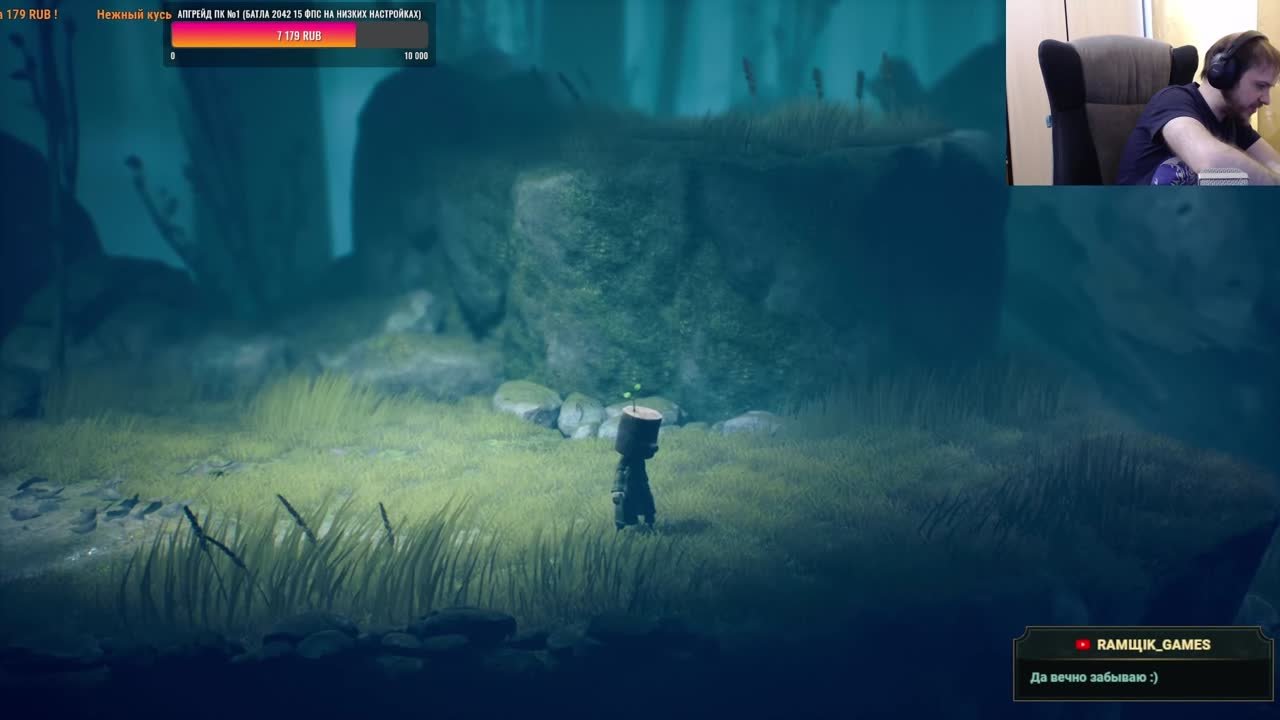Select the streamer webcam feed
The image size is (1280, 720).
pos(1142,92)
